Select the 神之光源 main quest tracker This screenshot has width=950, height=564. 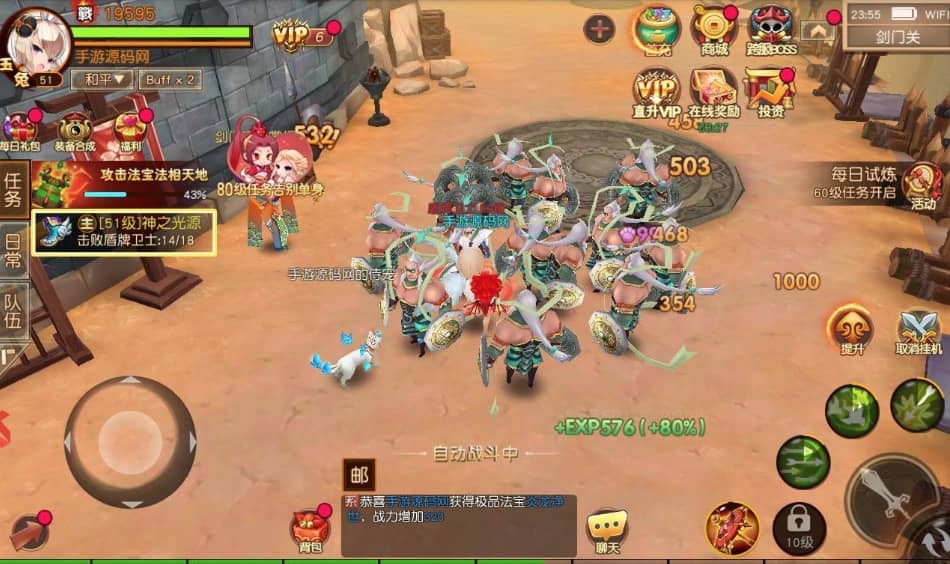tap(124, 232)
